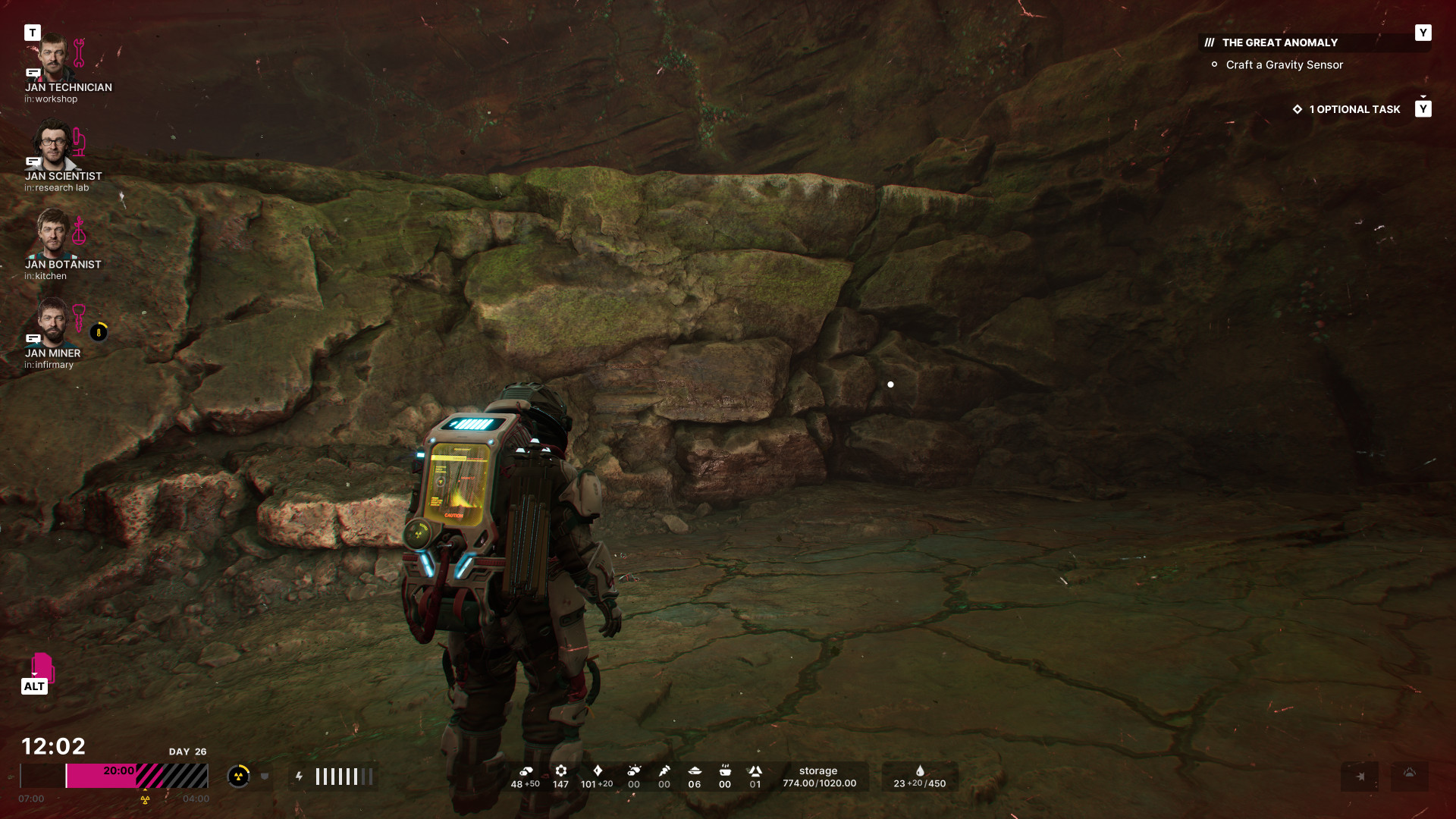Open The Great Anomaly quest tracker
The height and width of the screenshot is (819, 1456).
click(x=1279, y=43)
